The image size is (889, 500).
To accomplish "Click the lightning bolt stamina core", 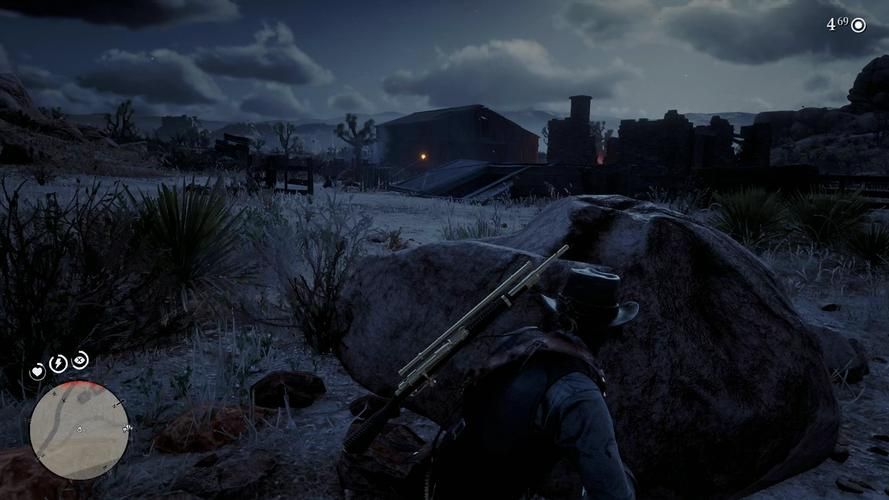I will click(x=58, y=363).
